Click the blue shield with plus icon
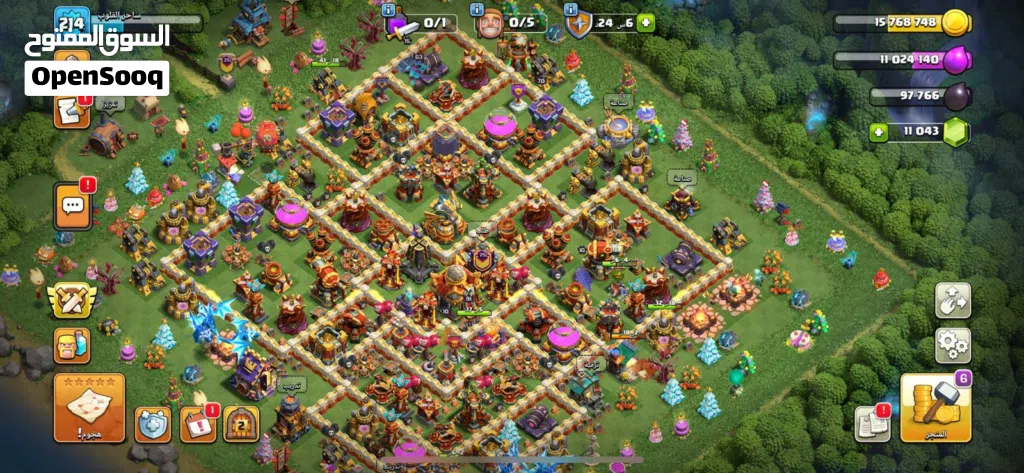The height and width of the screenshot is (473, 1024). (153, 424)
